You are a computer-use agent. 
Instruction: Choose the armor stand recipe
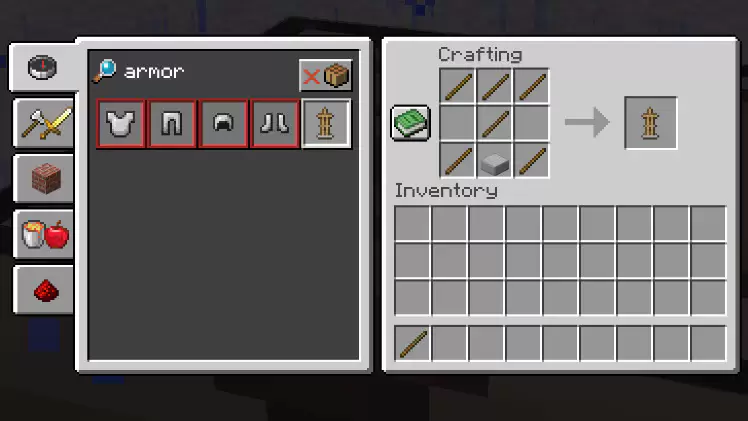tap(326, 124)
